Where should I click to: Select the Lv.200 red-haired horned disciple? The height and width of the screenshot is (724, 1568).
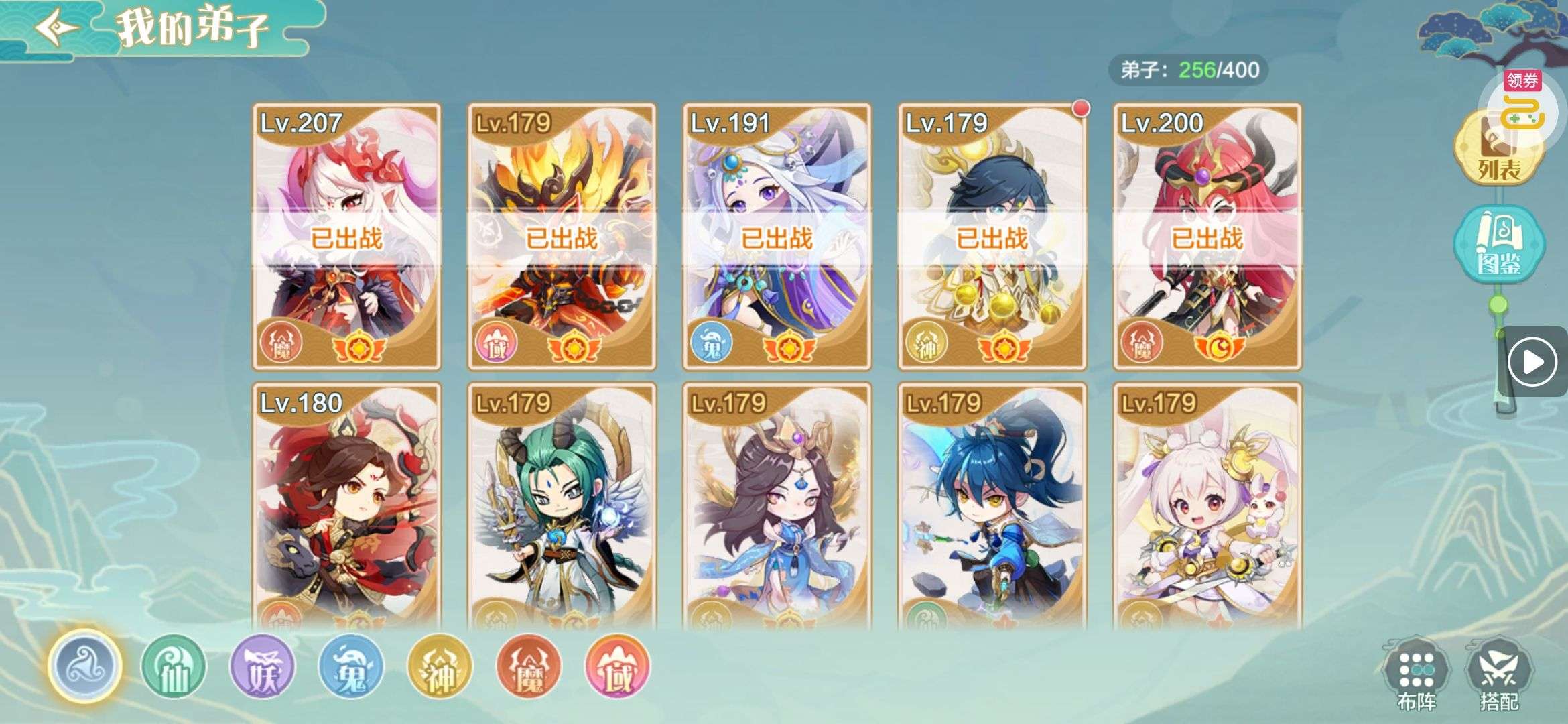tap(1207, 237)
